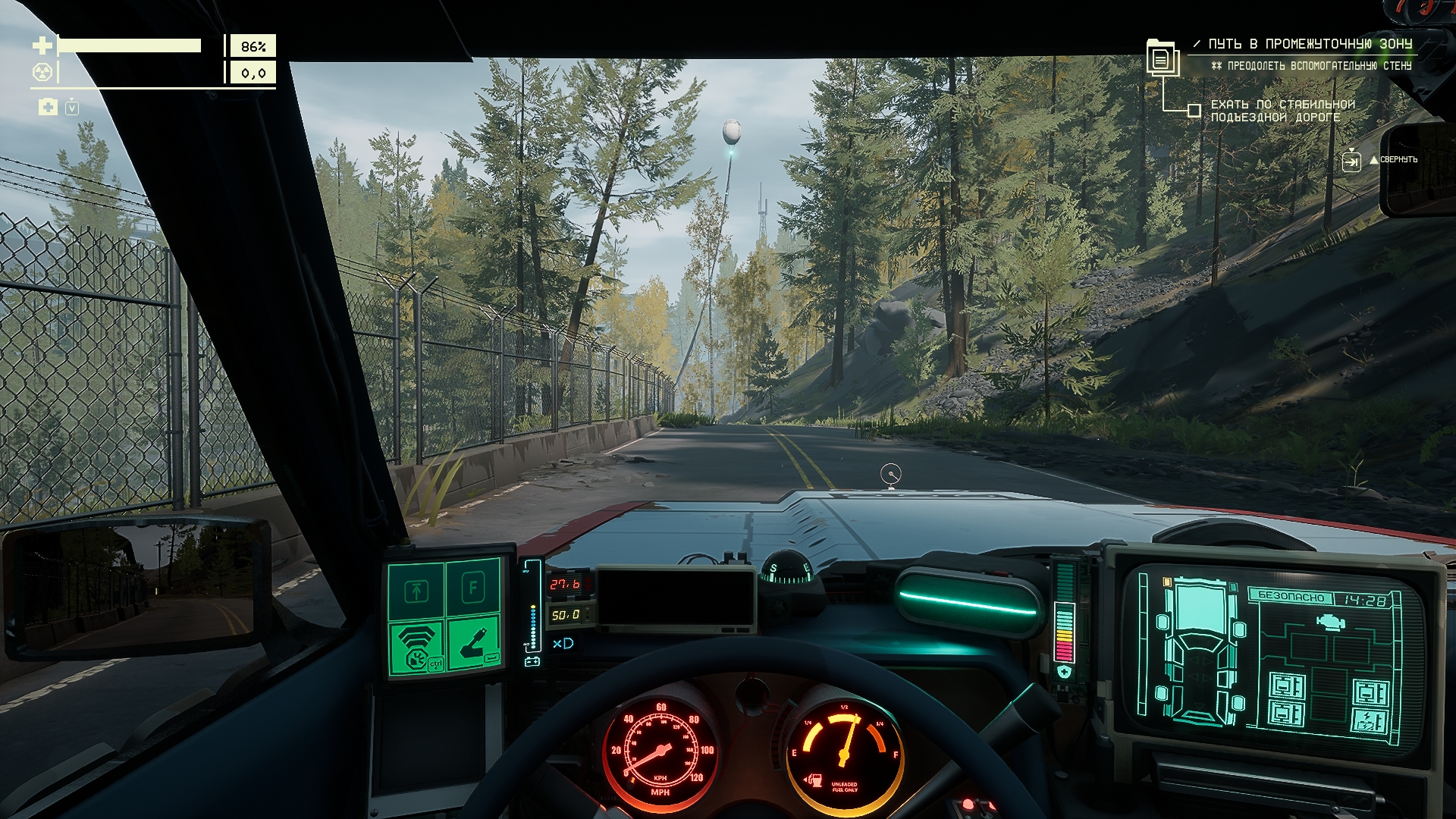Click the objective checkbox for ЕХАТЬ ПО СТАБИЛЬНОЙ
This screenshot has height=819, width=1456.
[1194, 111]
